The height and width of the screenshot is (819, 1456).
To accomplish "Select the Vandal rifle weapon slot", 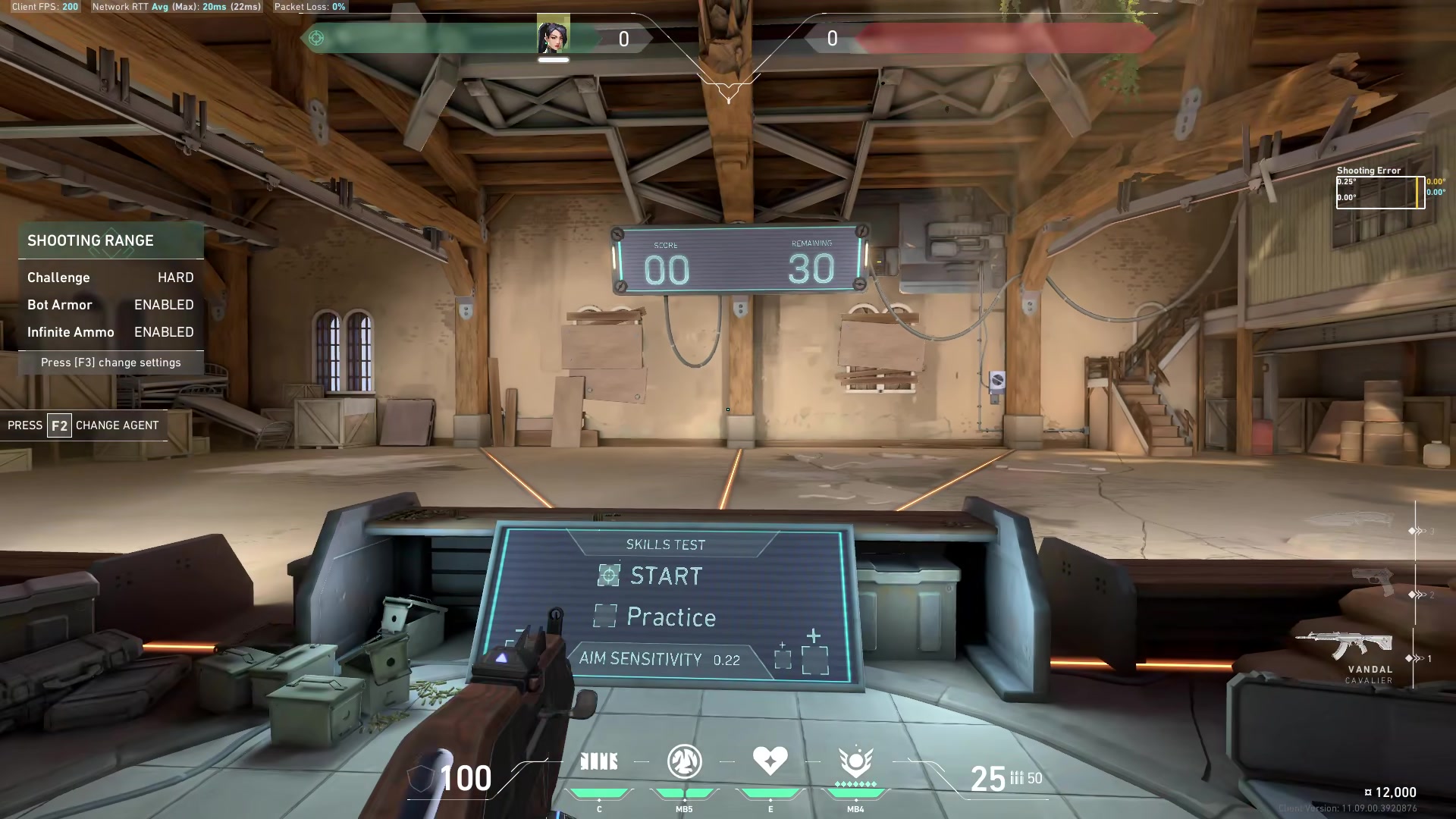I will (1345, 646).
